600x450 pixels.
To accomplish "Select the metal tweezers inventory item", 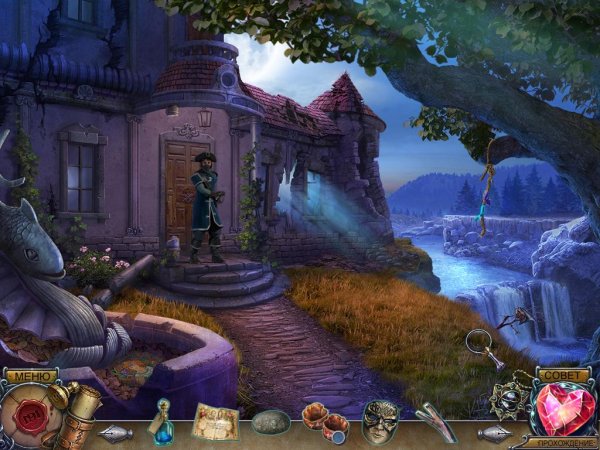I will tap(432, 420).
